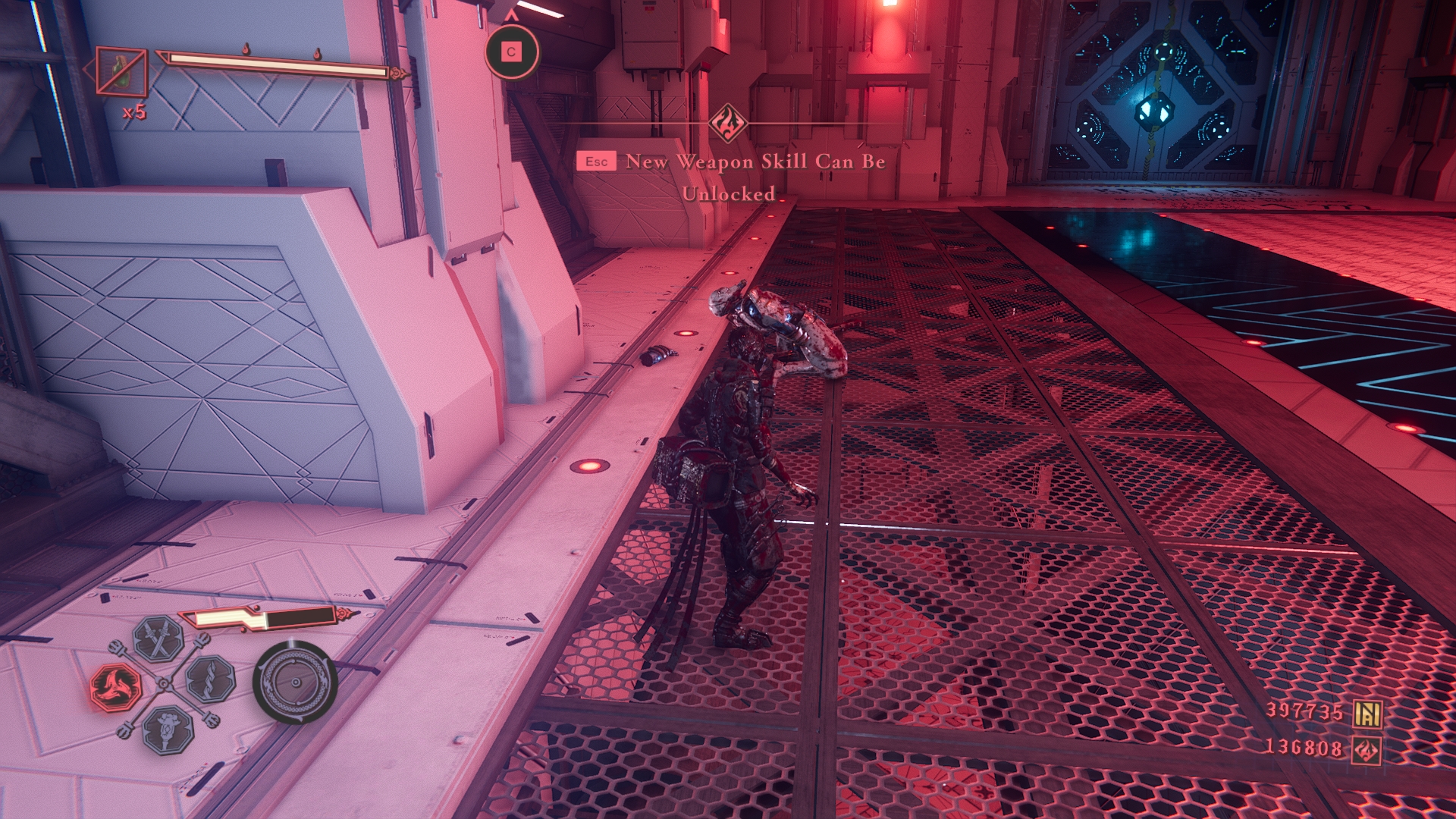The height and width of the screenshot is (819, 1456).
Task: Select the green potion flask slot
Action: click(121, 72)
